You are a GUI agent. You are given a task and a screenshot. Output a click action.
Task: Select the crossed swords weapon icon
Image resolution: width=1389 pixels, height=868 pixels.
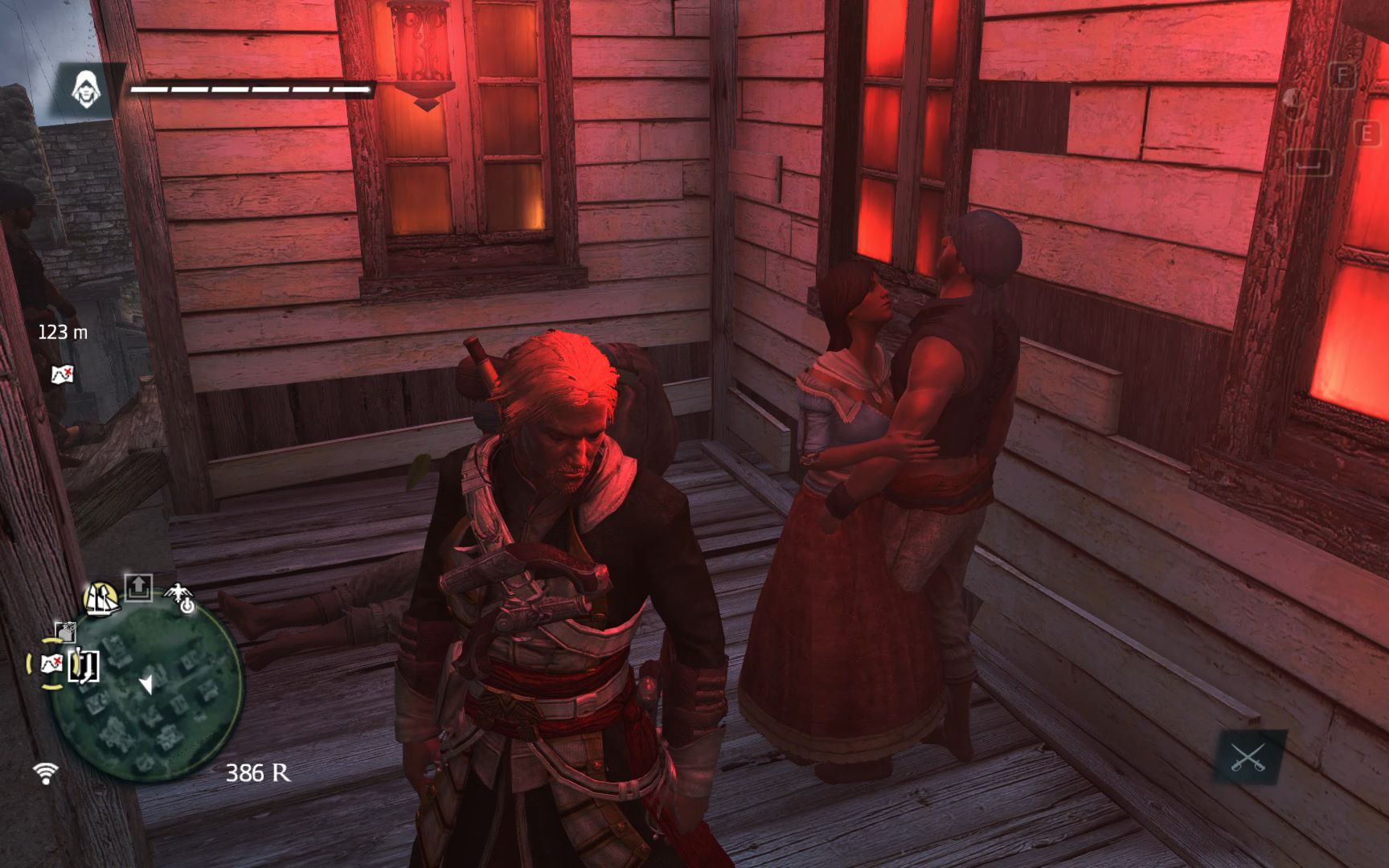point(1248,757)
